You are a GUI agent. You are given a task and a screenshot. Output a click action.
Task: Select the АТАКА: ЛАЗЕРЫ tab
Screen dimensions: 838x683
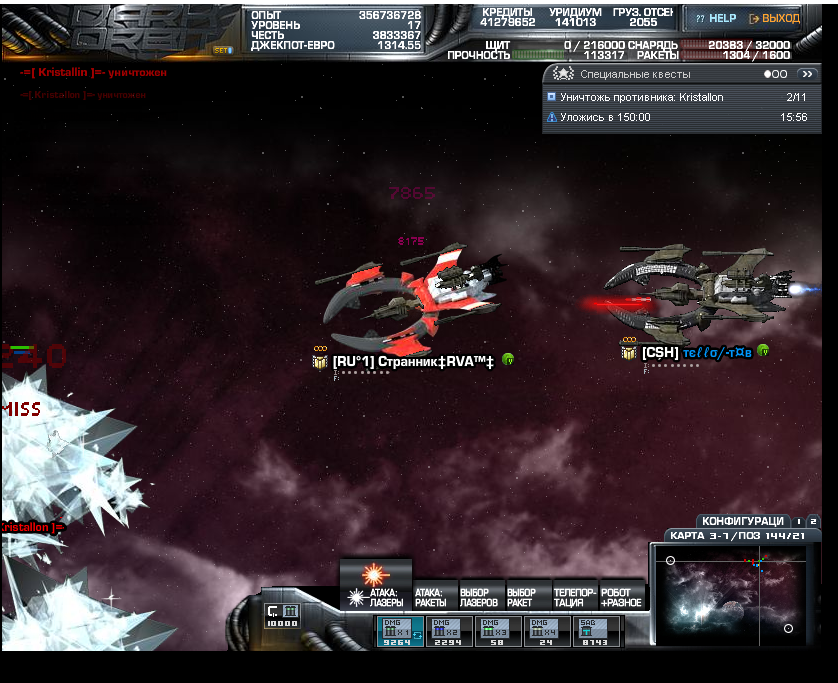click(x=385, y=598)
